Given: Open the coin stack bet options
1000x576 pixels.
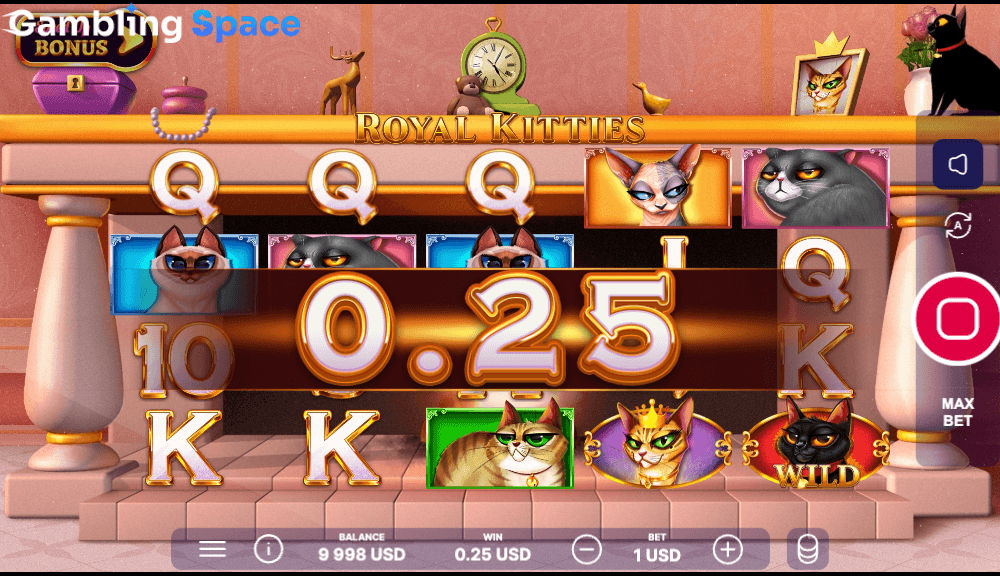Looking at the screenshot, I should pos(807,549).
